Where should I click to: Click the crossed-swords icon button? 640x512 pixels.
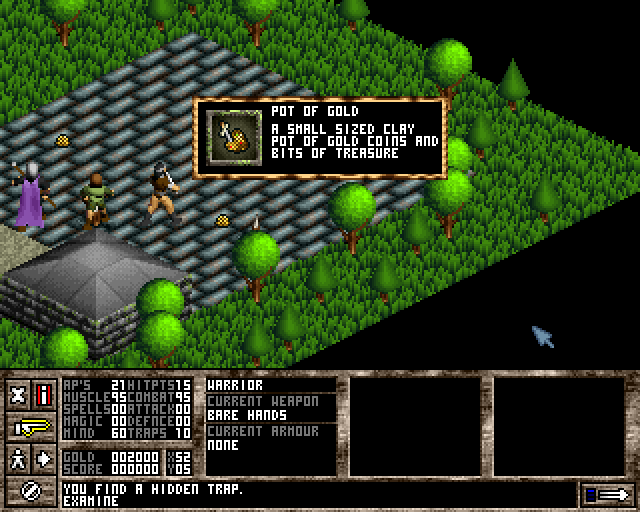[19, 393]
